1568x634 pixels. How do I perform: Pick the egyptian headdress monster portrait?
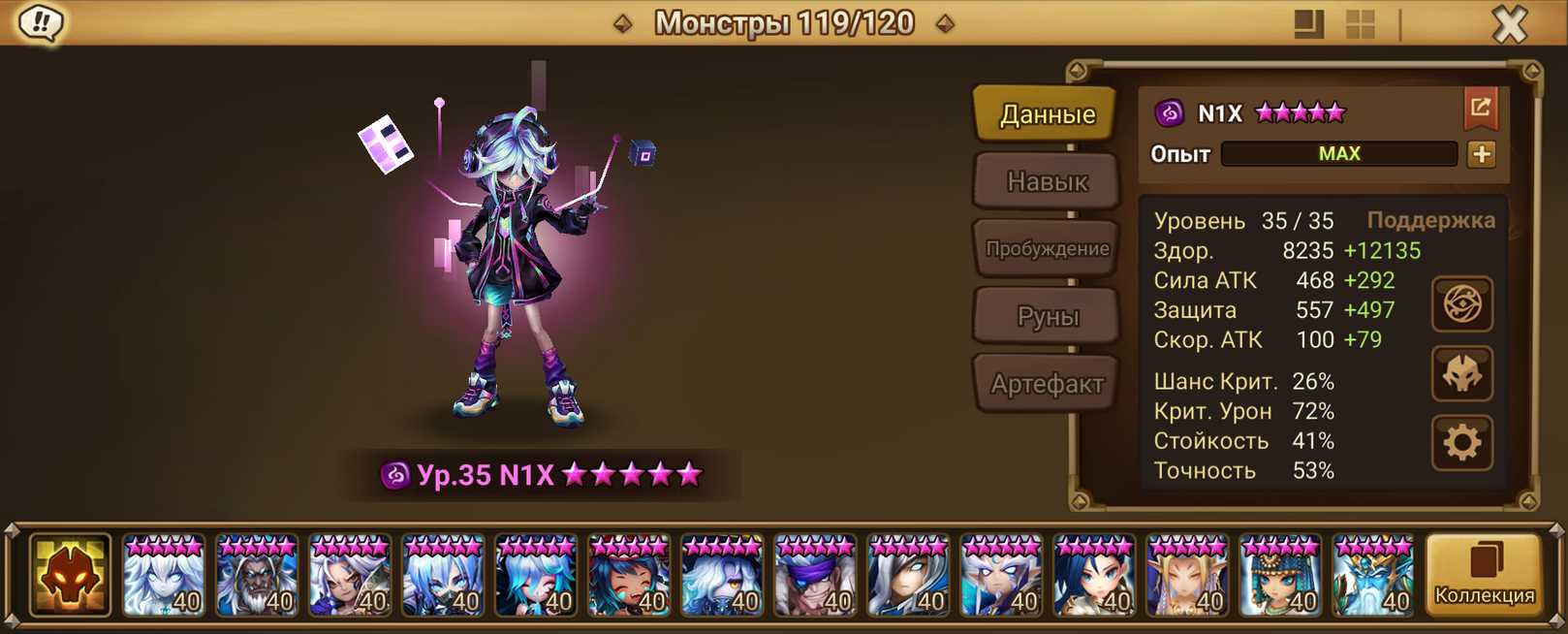(1279, 576)
